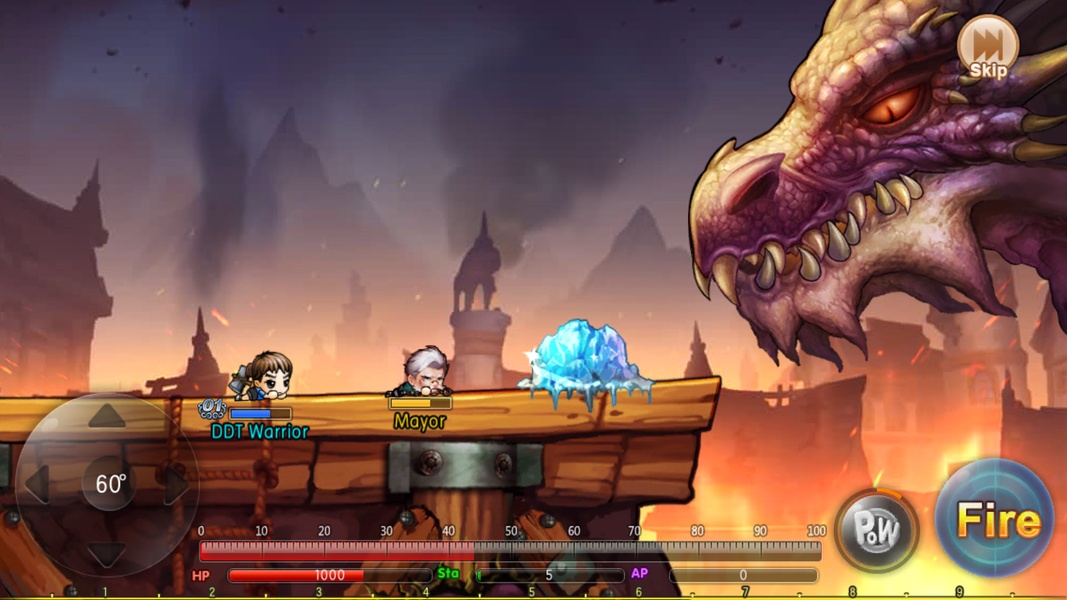
Task: Lower the aim angle with down arrow
Action: pos(107,553)
